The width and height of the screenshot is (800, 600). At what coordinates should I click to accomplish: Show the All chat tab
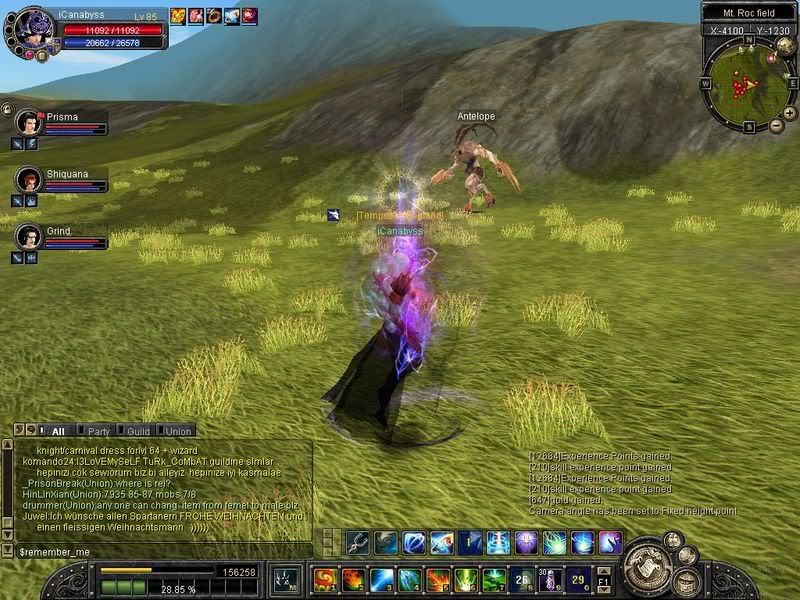(x=57, y=431)
